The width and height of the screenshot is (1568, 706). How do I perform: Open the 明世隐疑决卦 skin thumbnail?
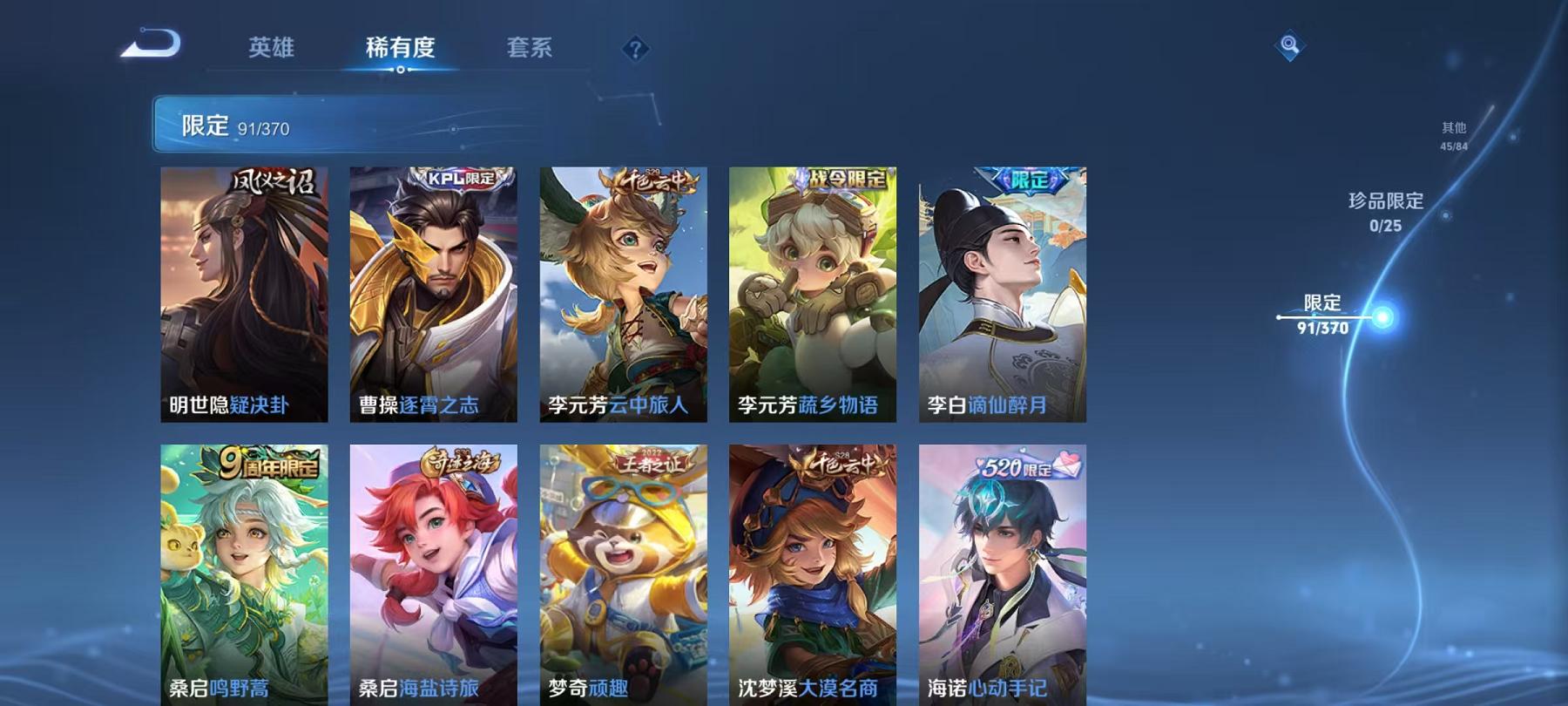(x=245, y=296)
